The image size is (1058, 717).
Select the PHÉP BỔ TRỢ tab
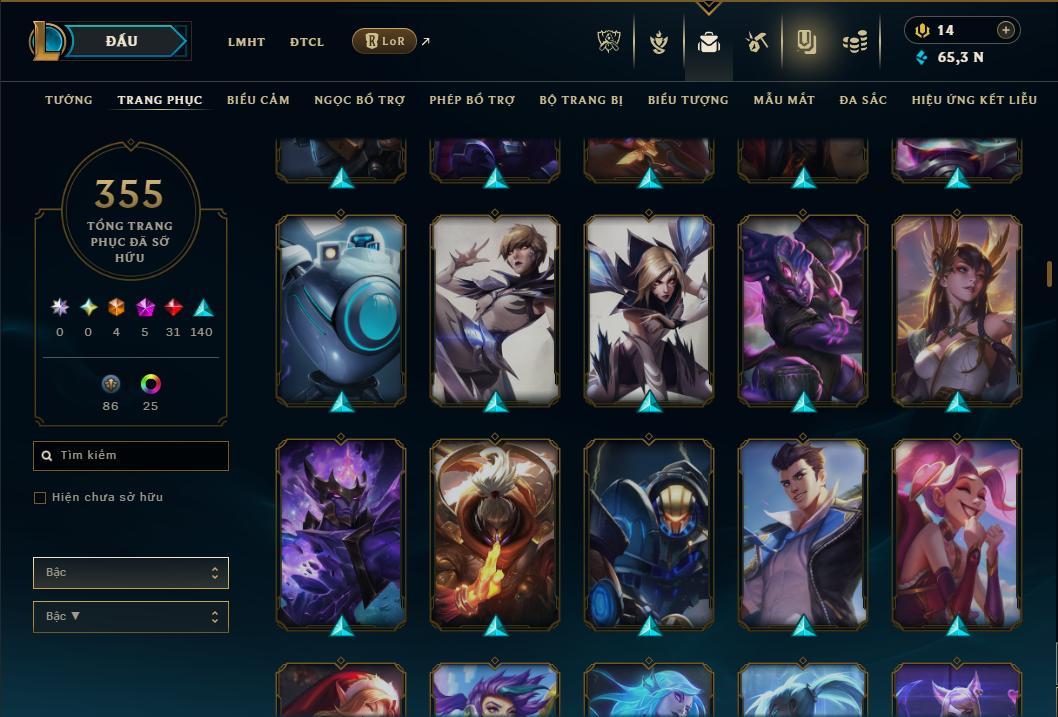pyautogui.click(x=472, y=100)
